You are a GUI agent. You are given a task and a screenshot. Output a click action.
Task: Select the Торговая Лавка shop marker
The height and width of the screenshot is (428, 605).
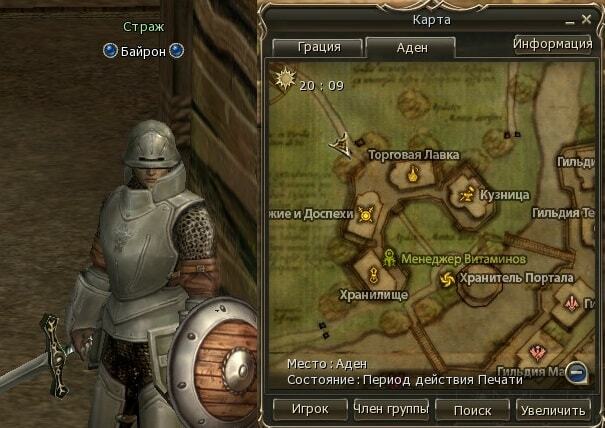[411, 176]
